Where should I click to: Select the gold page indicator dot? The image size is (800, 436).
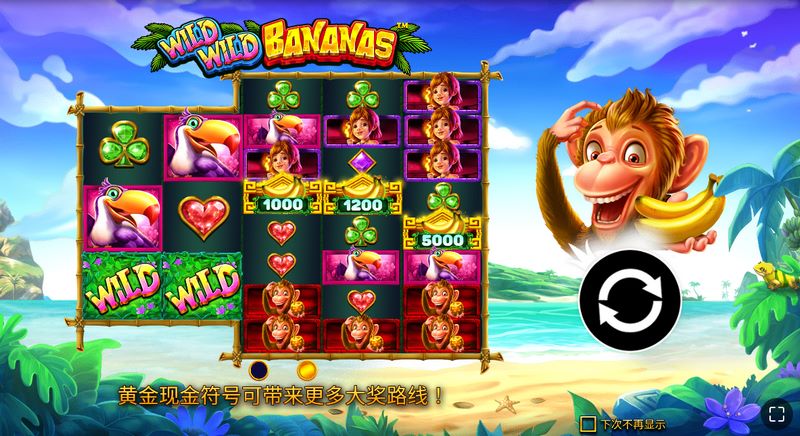click(306, 369)
